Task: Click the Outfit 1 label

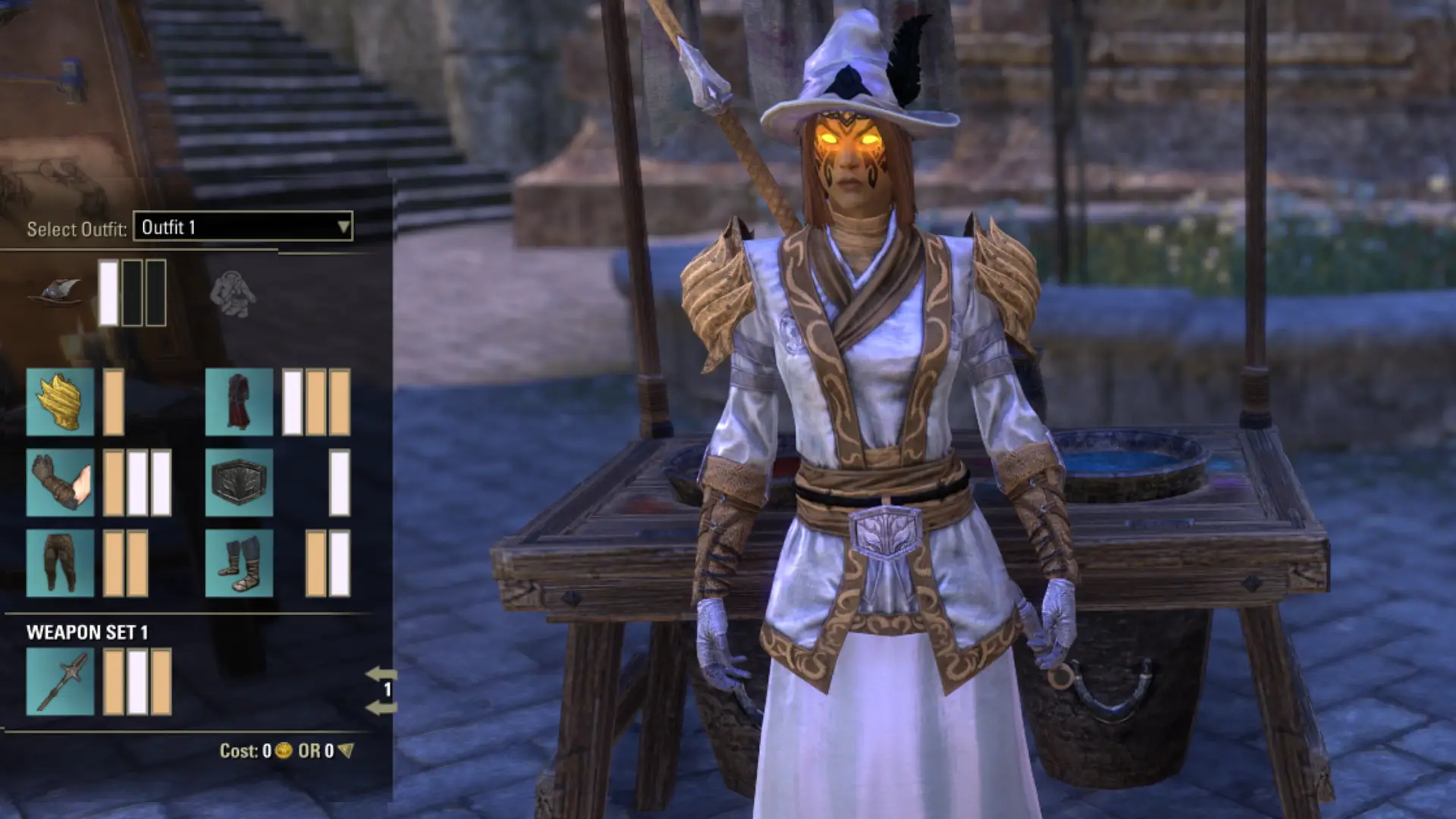Action: tap(168, 225)
